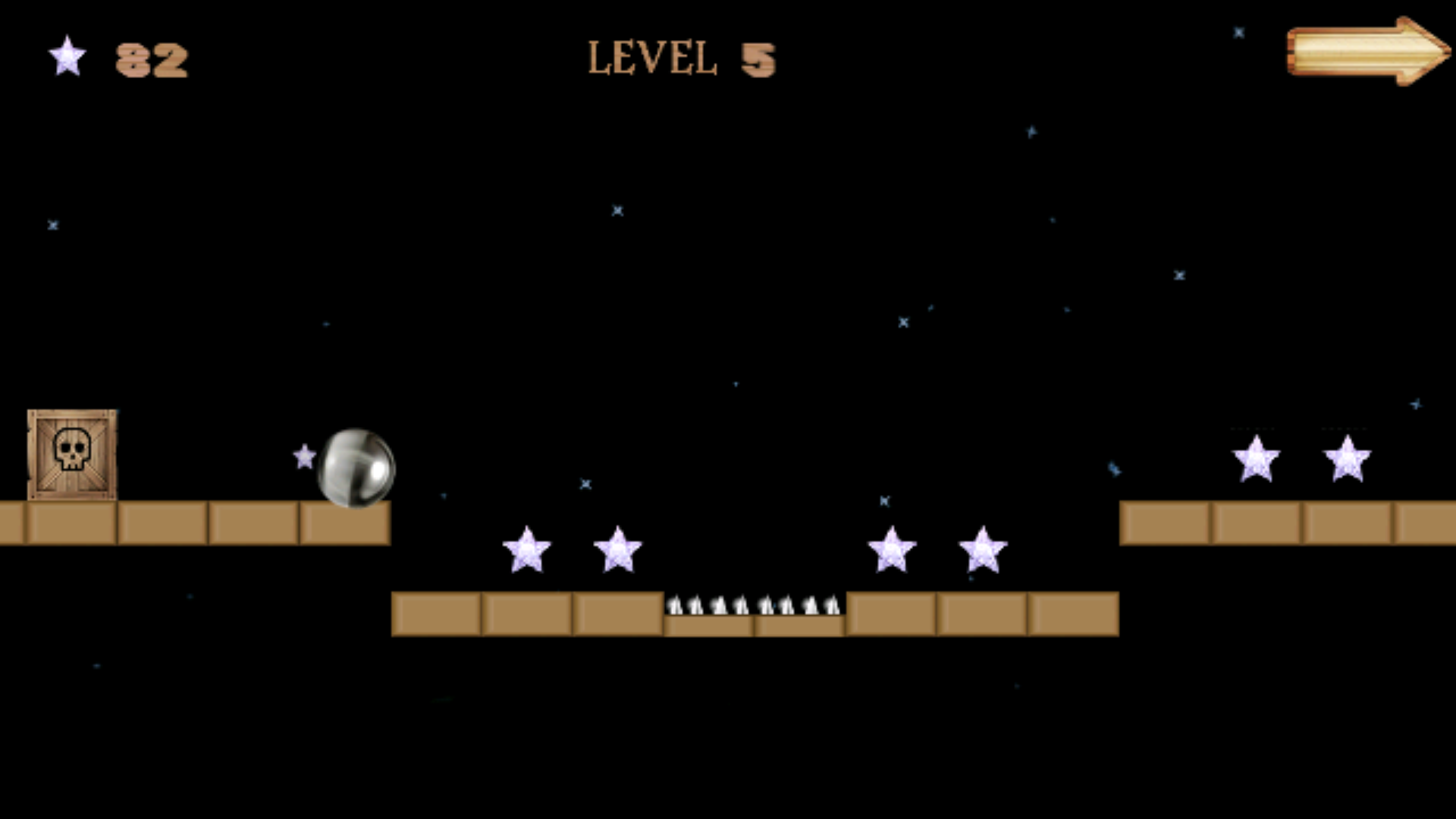Click the score number 82
Viewport: 1456px width, 819px height.
152,59
